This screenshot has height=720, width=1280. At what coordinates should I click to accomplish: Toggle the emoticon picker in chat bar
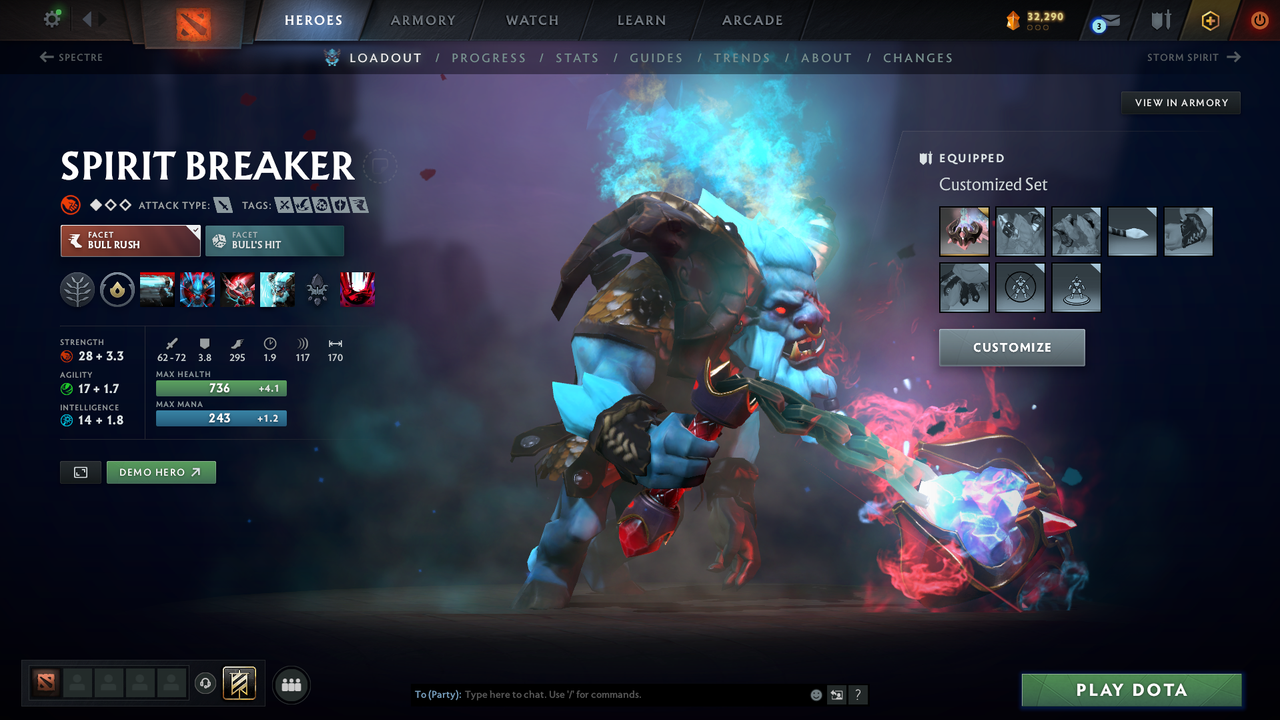coord(815,694)
